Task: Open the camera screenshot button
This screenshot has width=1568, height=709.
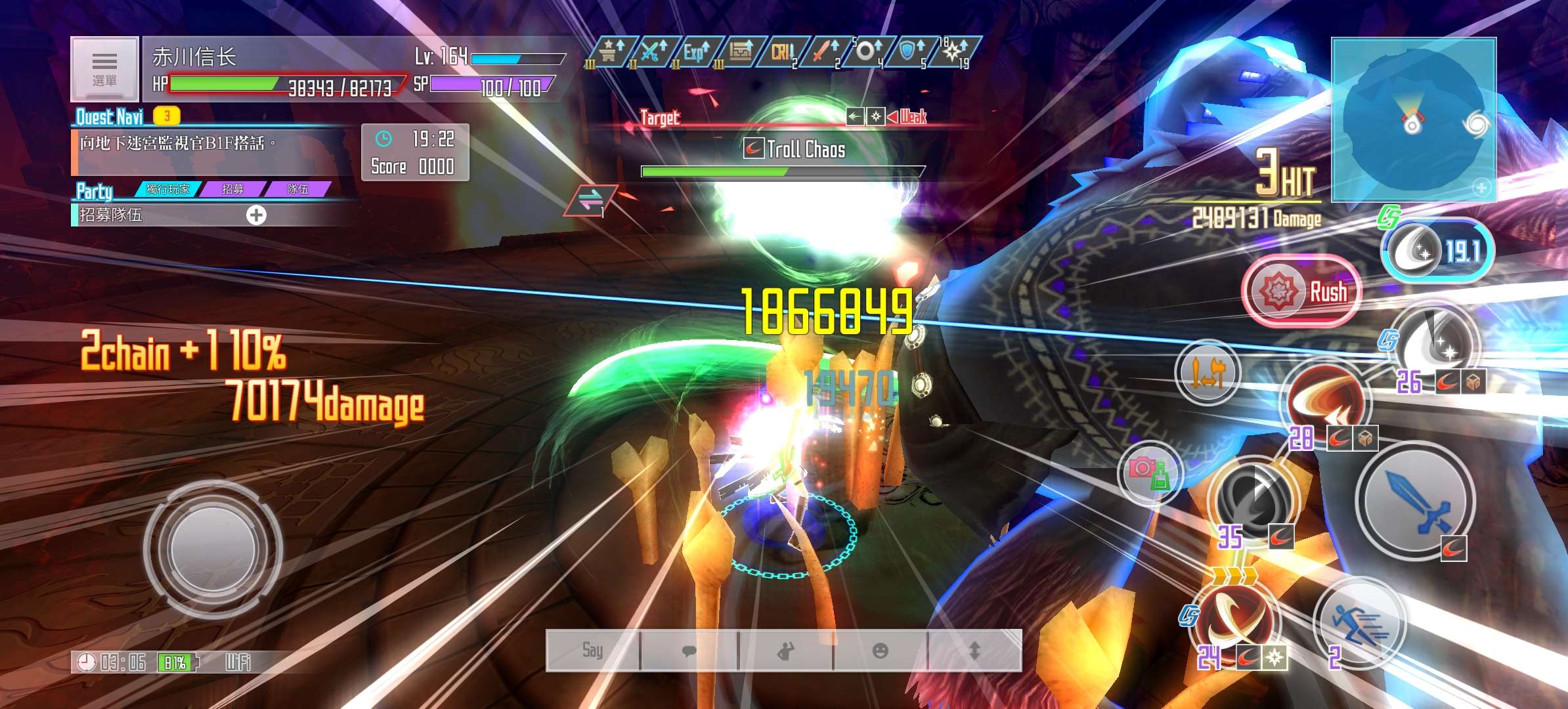Action: click(x=1149, y=472)
